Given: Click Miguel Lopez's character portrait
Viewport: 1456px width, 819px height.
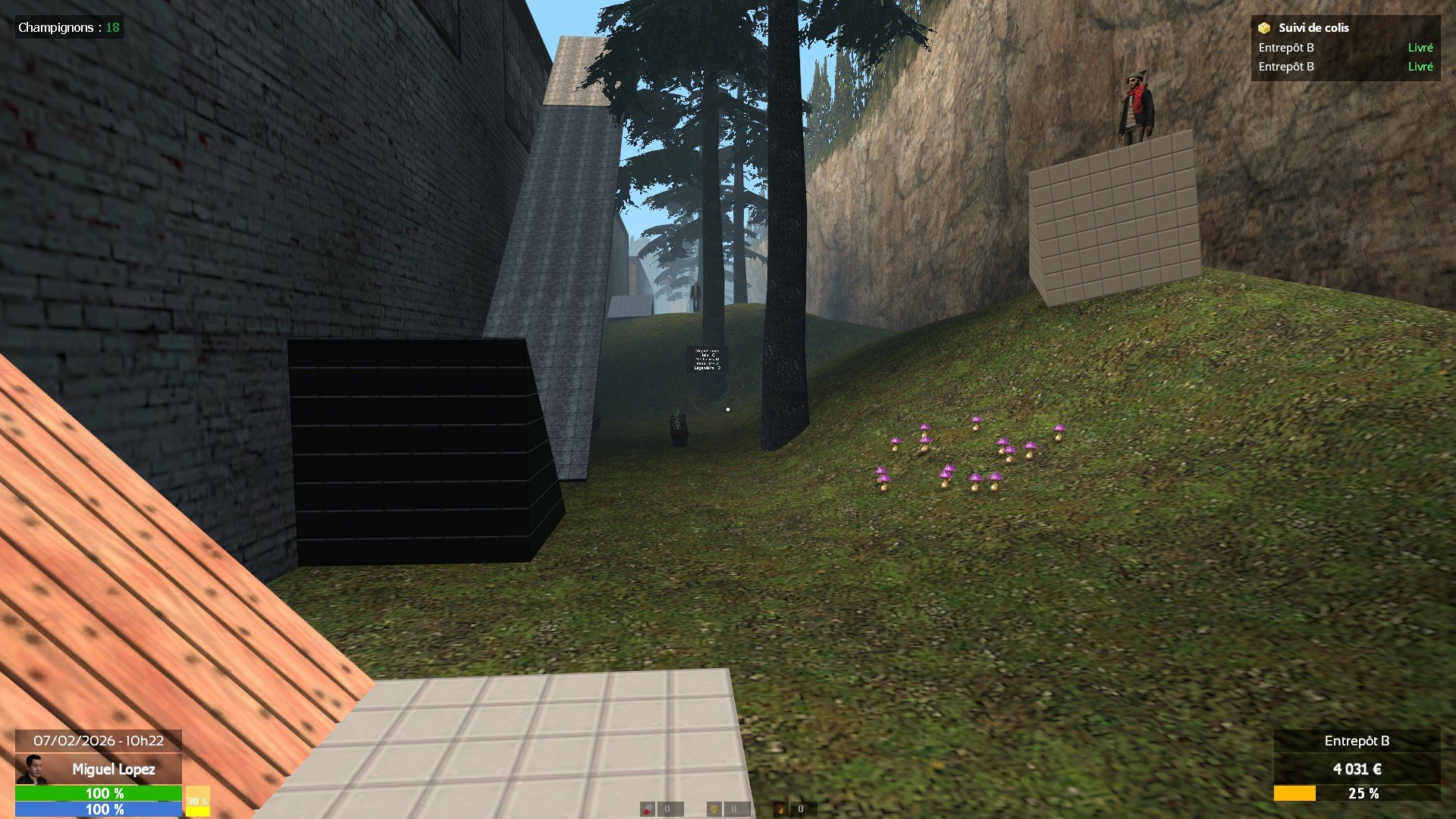Looking at the screenshot, I should point(31,769).
